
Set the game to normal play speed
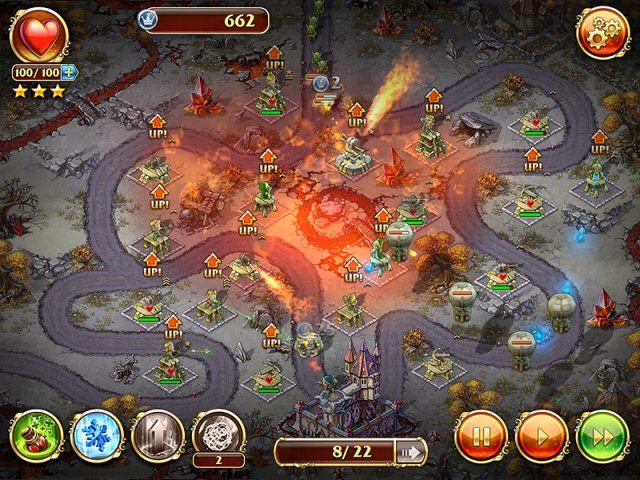click(541, 435)
